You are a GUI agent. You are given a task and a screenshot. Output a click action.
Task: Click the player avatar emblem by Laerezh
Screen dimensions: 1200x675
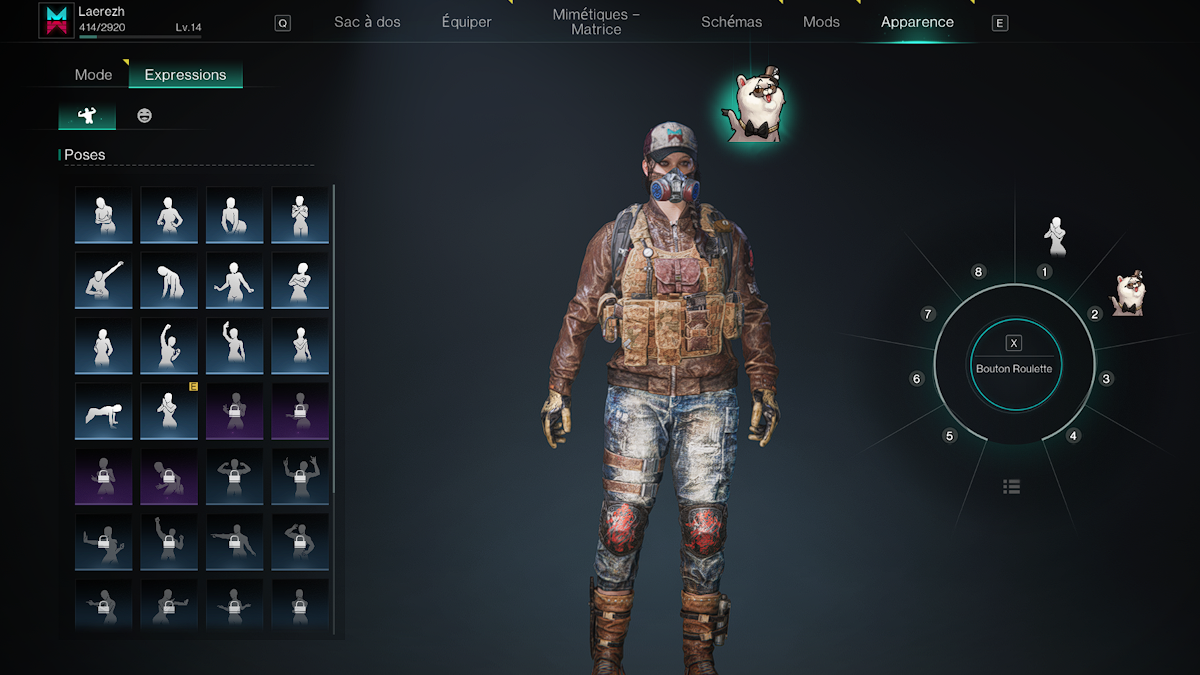coord(56,21)
